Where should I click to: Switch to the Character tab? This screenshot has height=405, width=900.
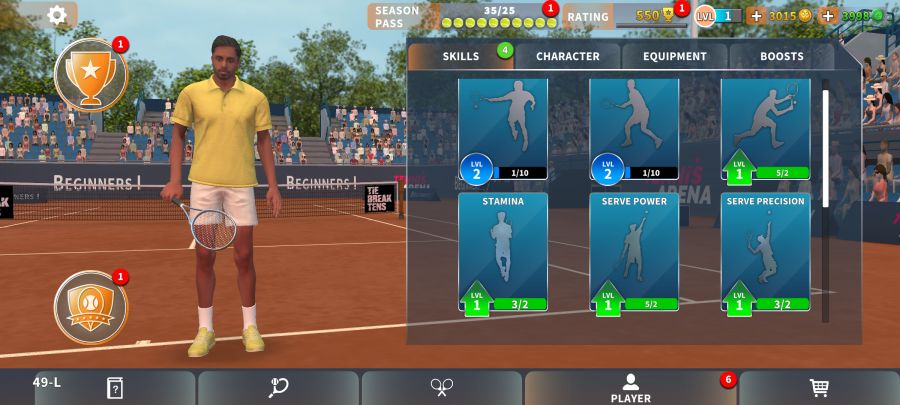567,56
